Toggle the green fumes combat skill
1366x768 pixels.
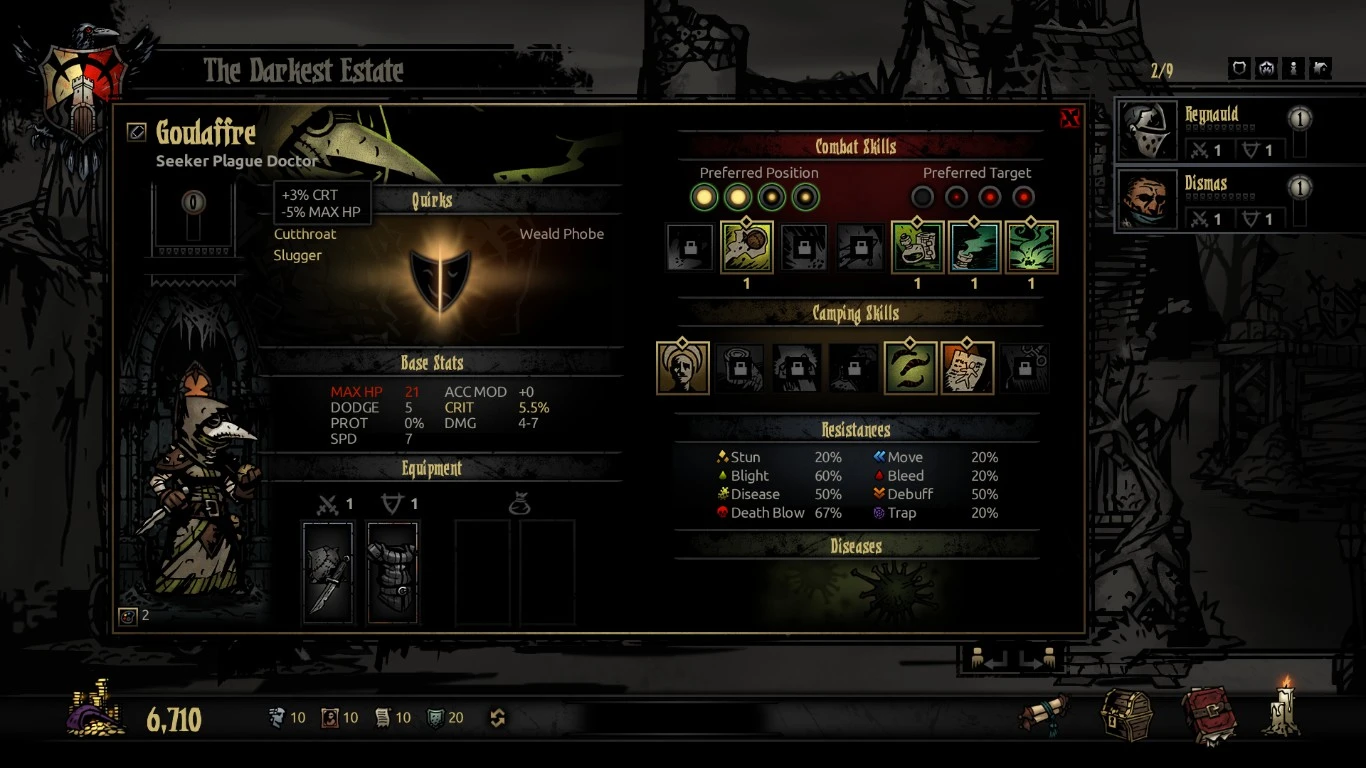coord(1031,247)
